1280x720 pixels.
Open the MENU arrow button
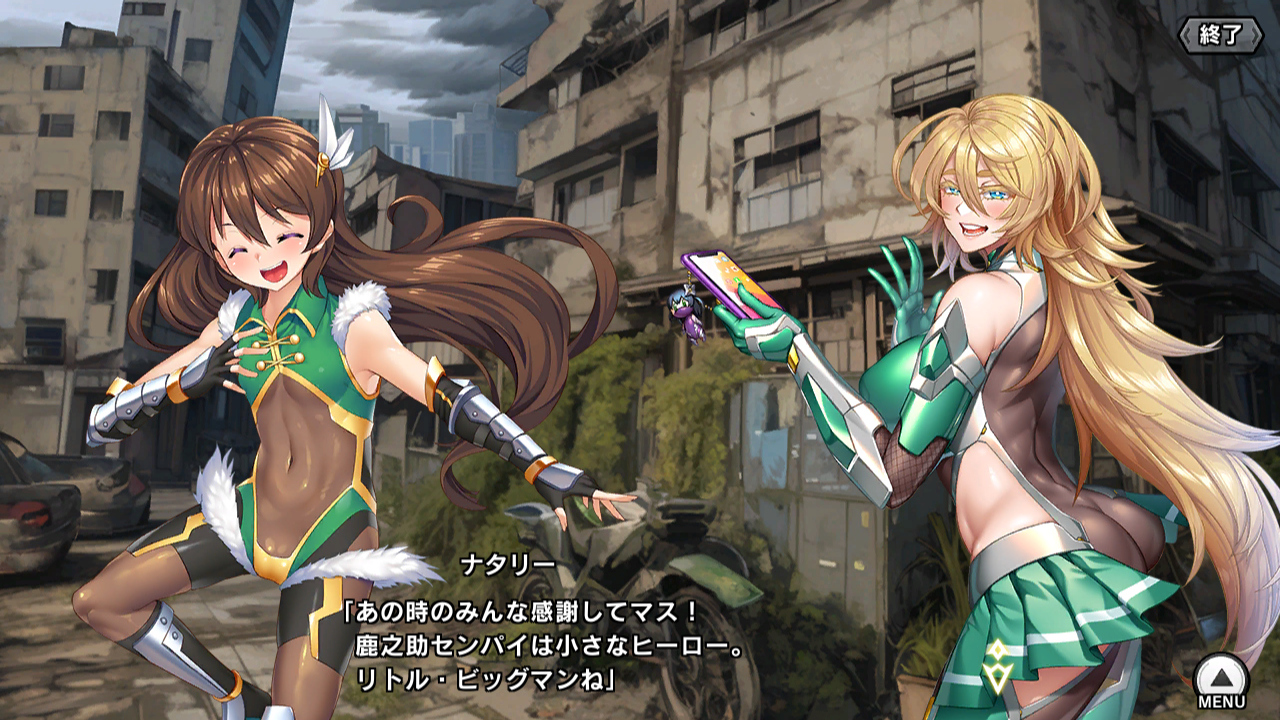pyautogui.click(x=1221, y=679)
